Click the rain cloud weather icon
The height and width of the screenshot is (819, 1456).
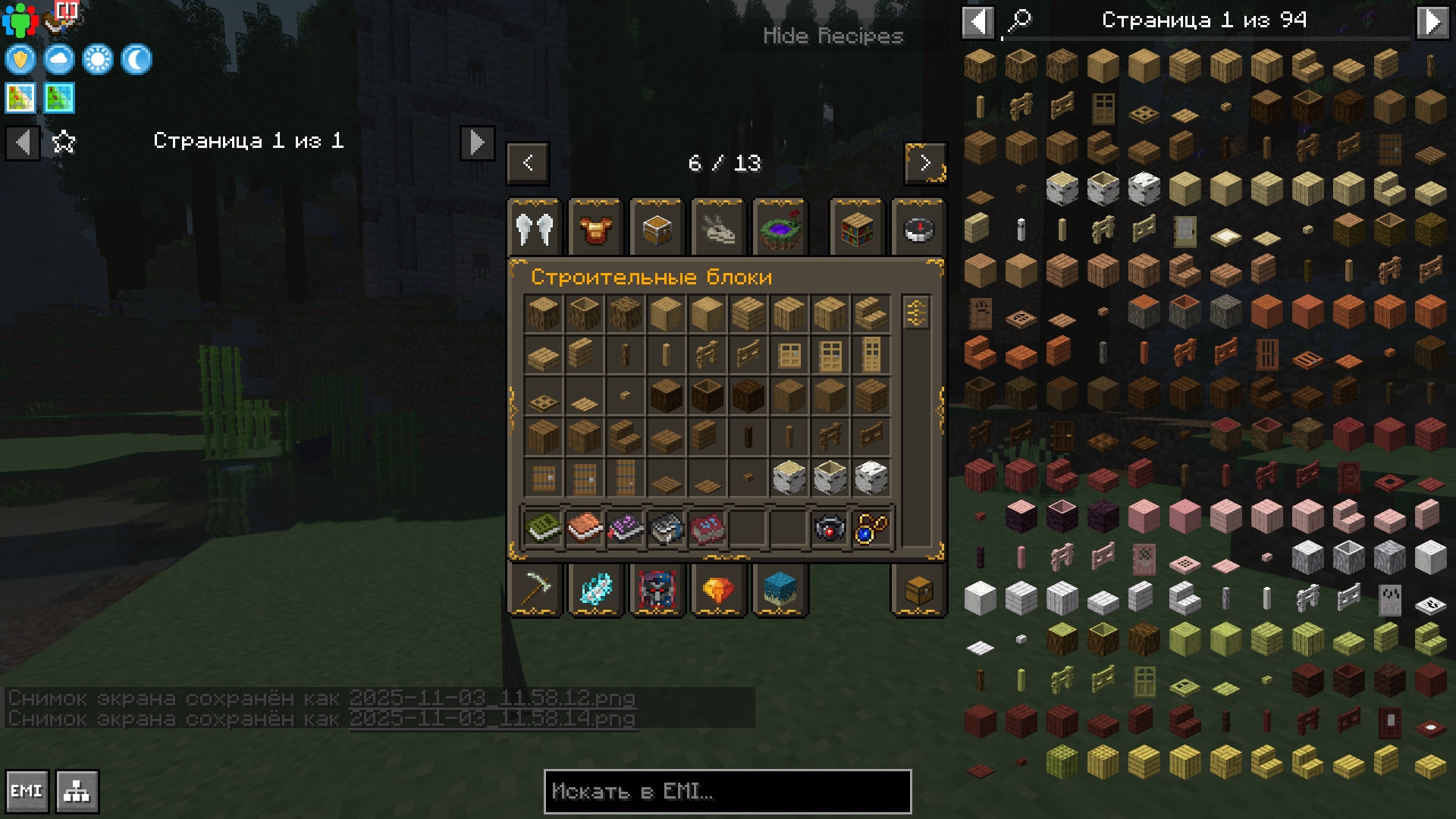coord(59,59)
